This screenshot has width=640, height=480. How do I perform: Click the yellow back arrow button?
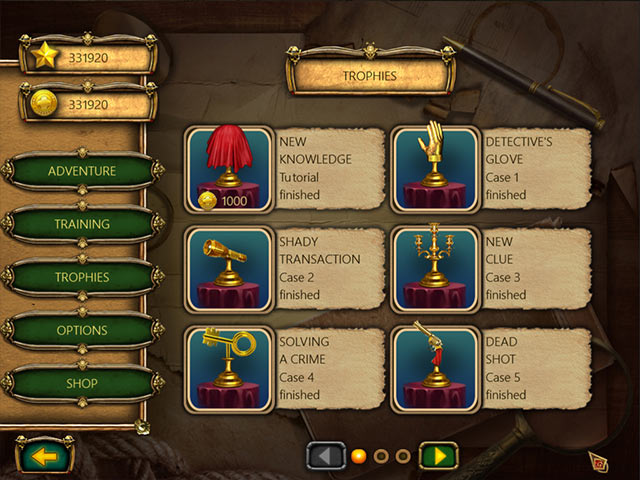tap(43, 456)
